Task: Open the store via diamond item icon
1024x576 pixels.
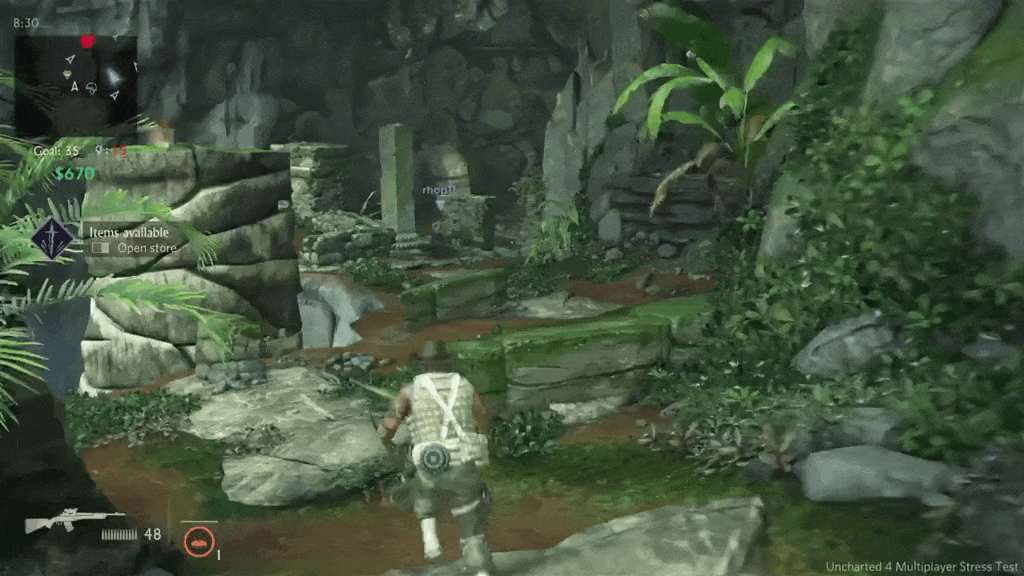Action: (49, 239)
